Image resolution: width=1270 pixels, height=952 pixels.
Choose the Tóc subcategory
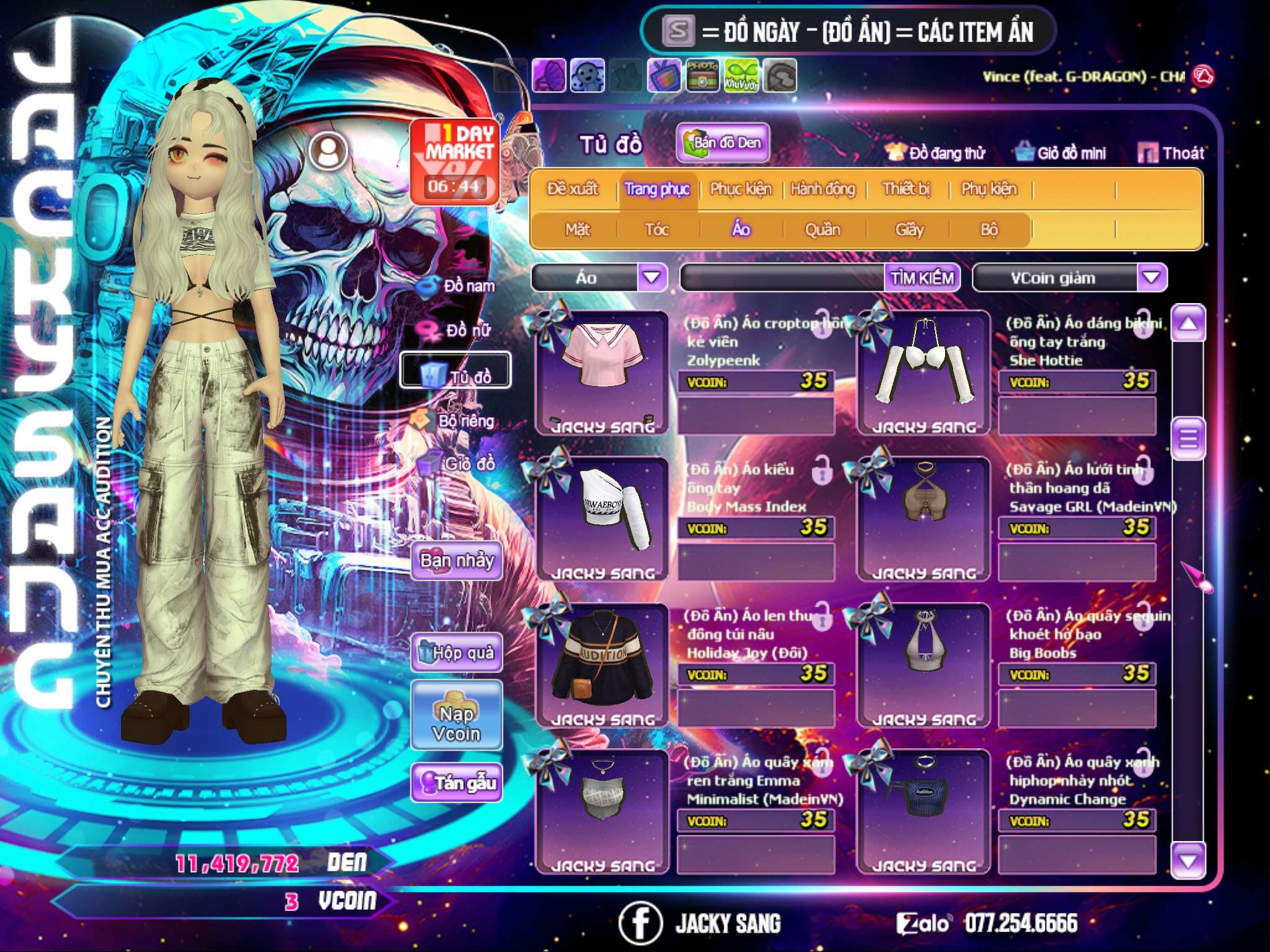(x=657, y=230)
